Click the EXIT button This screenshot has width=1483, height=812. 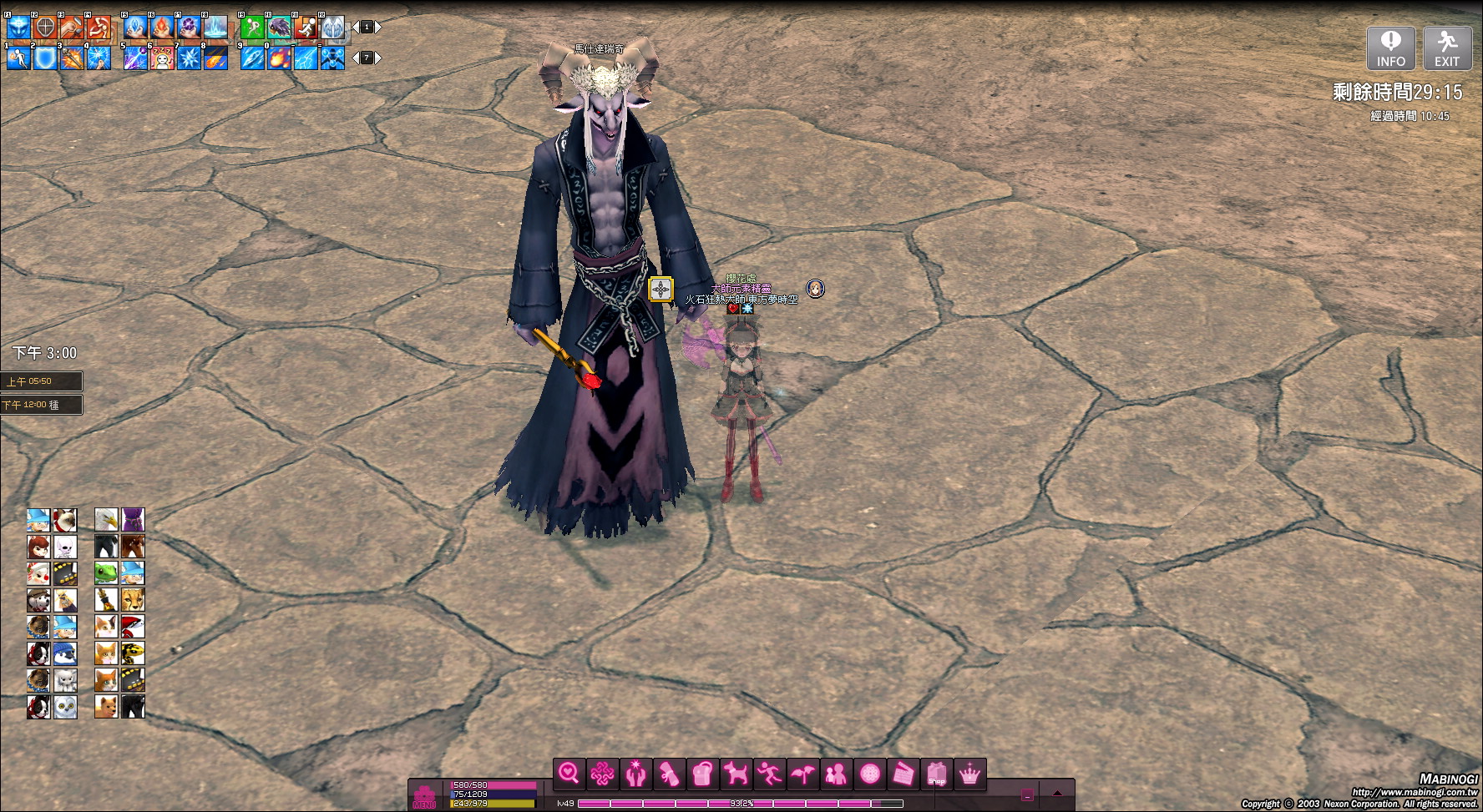(x=1446, y=48)
